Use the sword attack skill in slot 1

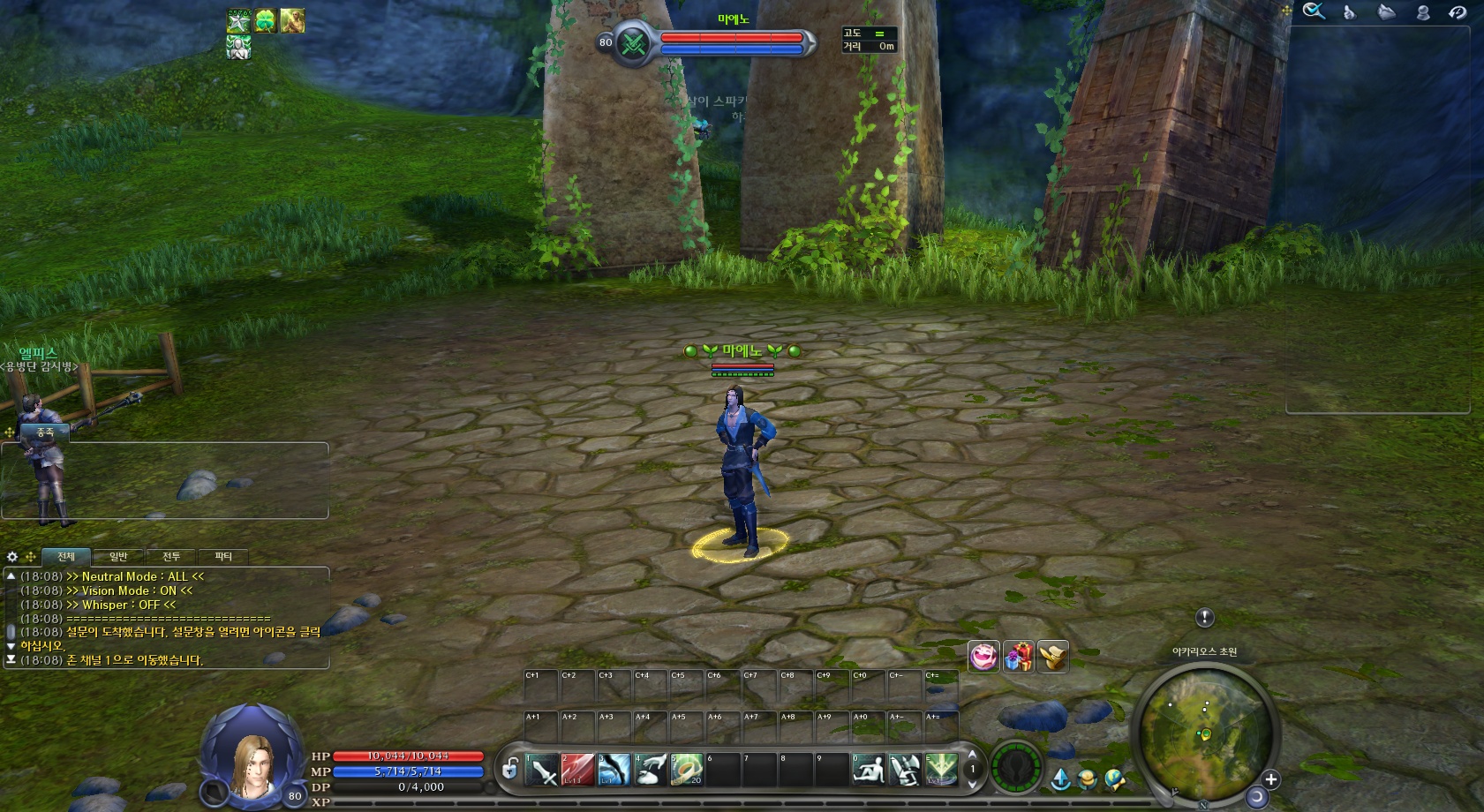click(542, 770)
